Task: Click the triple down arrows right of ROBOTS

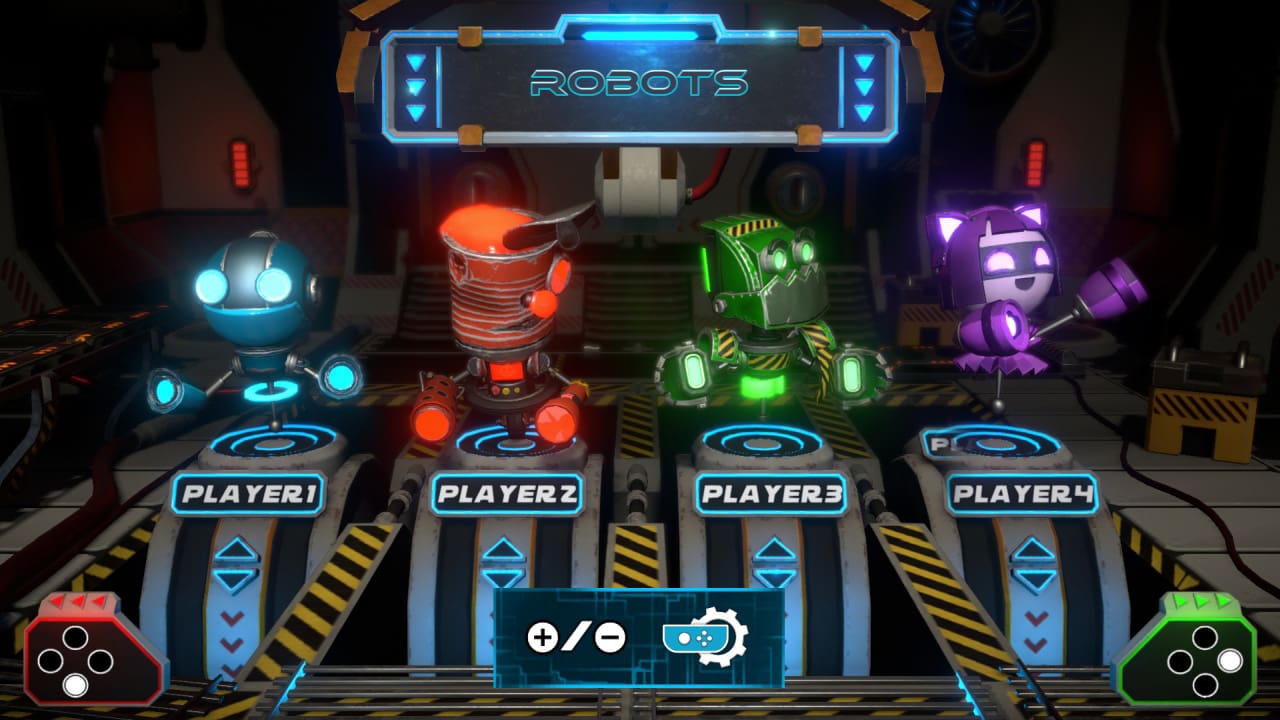Action: click(862, 85)
